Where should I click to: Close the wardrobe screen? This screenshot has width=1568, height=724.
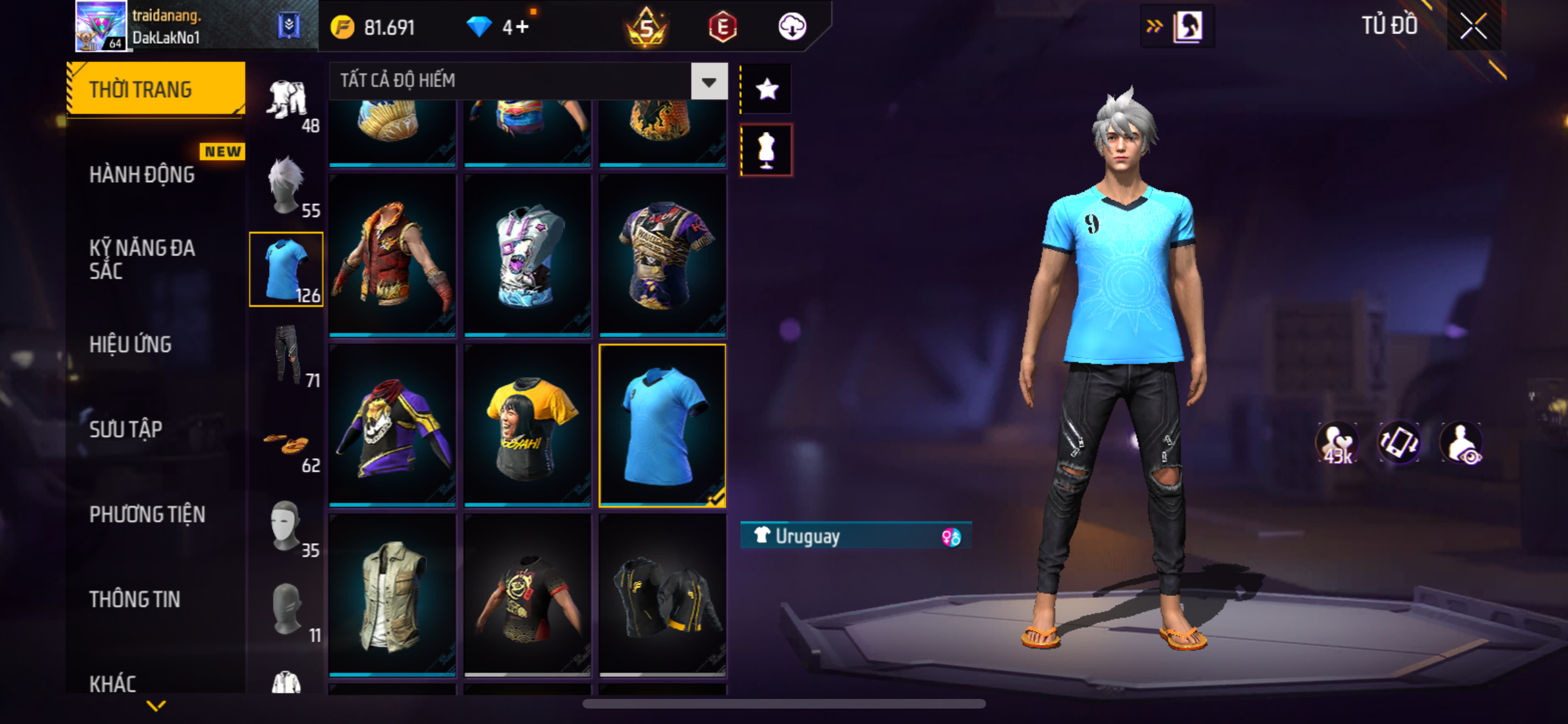[1473, 26]
